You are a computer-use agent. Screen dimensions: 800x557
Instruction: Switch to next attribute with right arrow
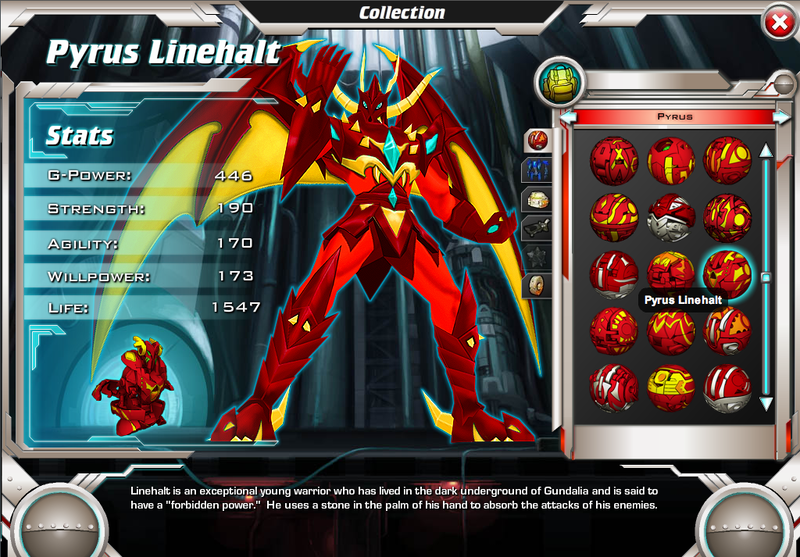click(x=781, y=117)
